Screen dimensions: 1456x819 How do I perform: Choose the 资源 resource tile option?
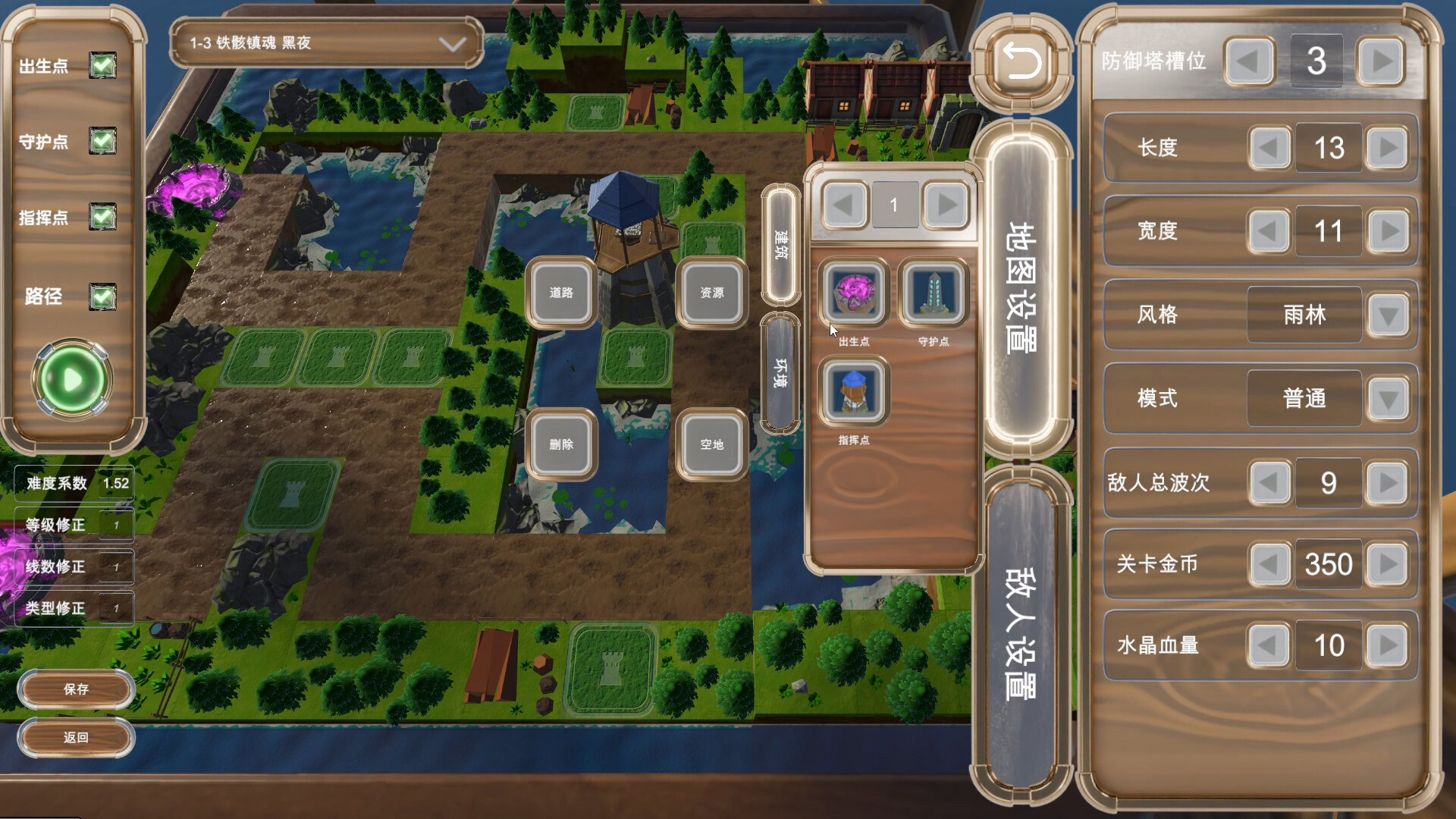pos(711,293)
